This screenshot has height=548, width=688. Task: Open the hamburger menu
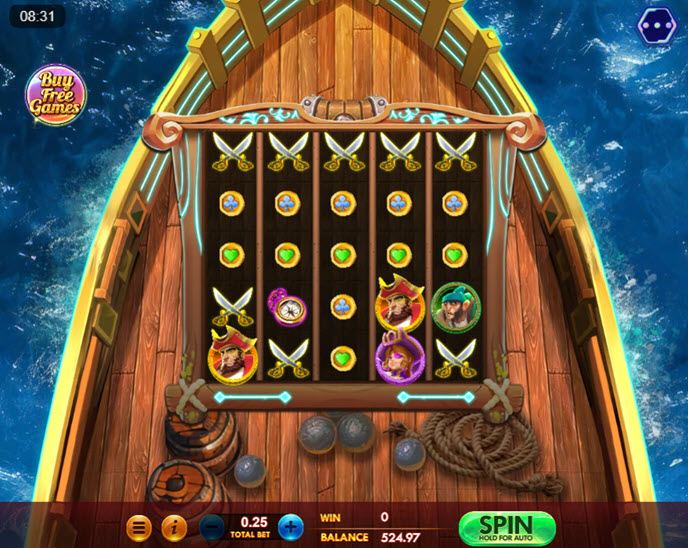[140, 527]
